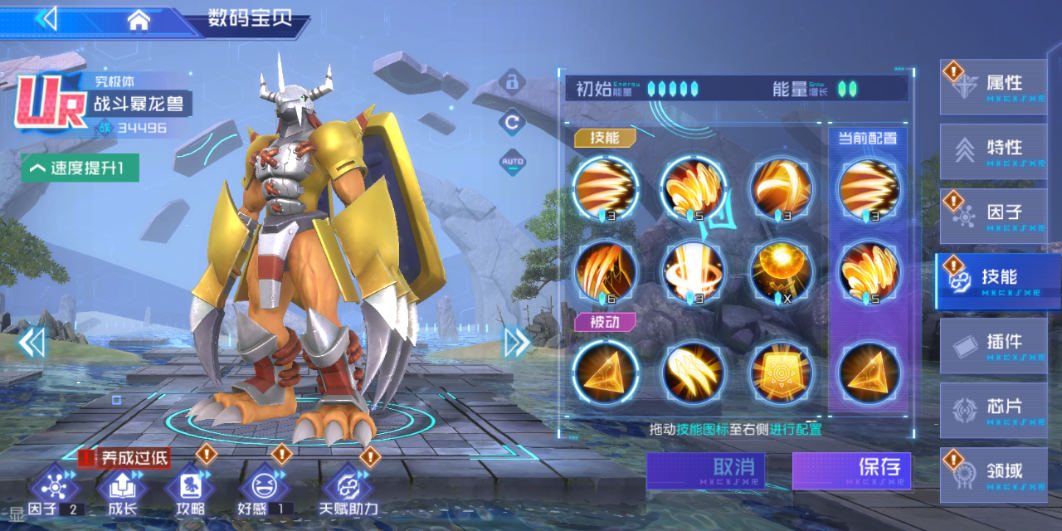The width and height of the screenshot is (1062, 531).
Task: Open the 成长 growth menu
Action: 122,489
